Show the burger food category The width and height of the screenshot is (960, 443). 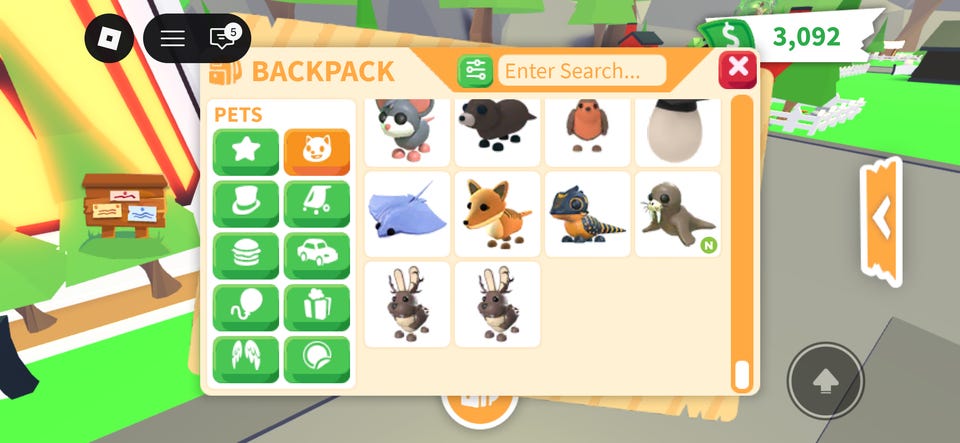click(245, 256)
